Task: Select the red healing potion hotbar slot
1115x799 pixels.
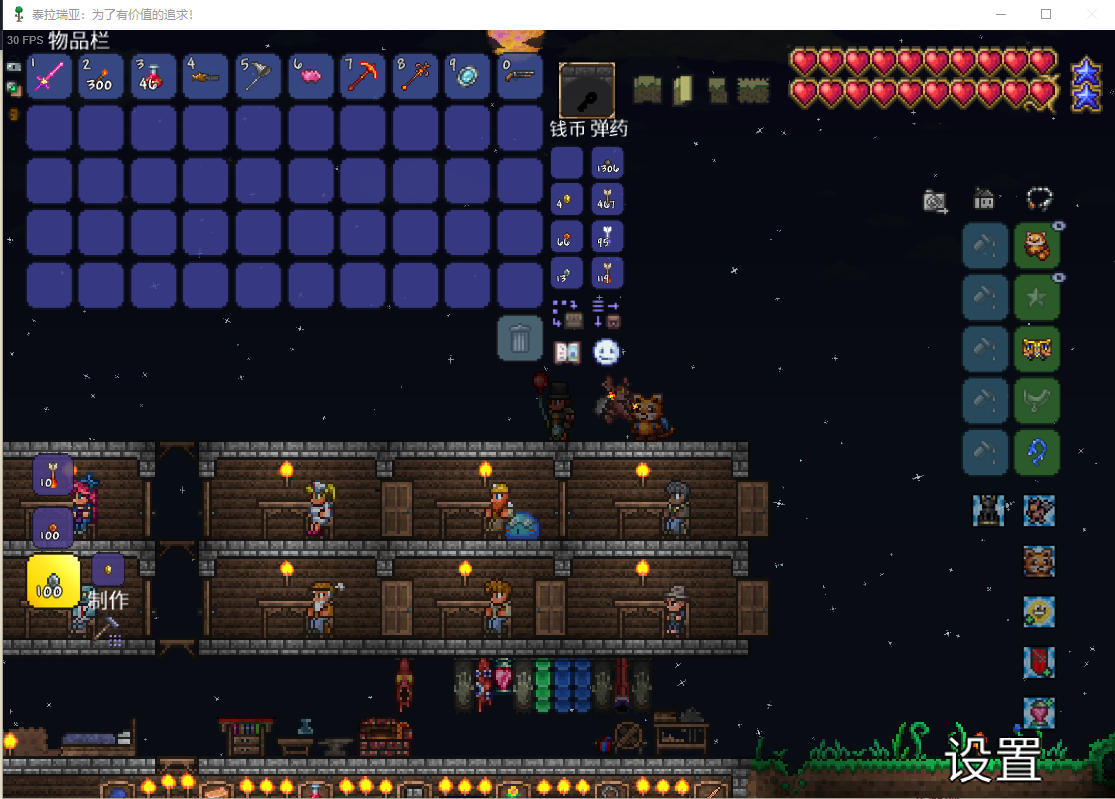Action: click(153, 76)
